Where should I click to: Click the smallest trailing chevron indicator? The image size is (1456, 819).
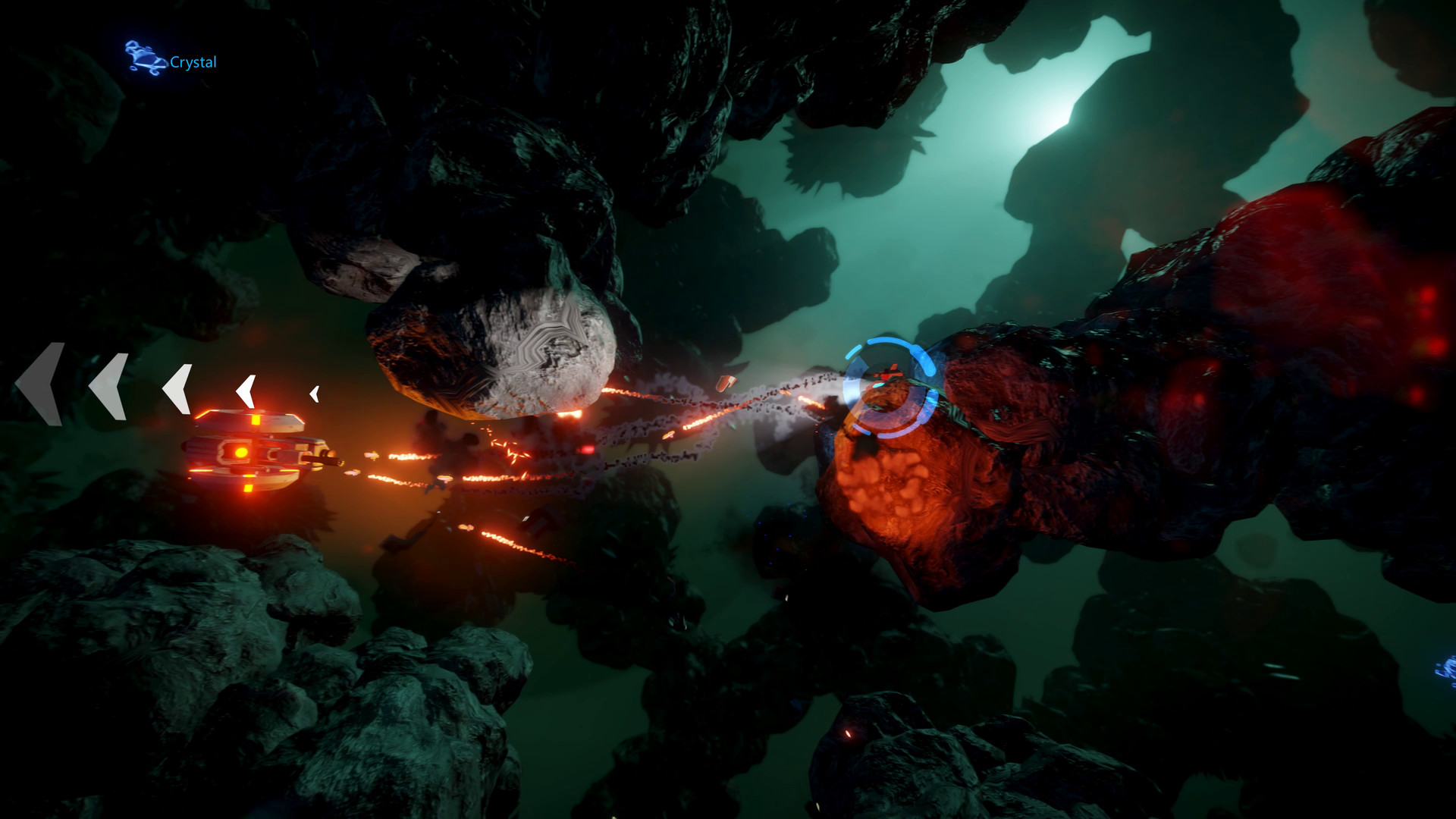tap(312, 393)
